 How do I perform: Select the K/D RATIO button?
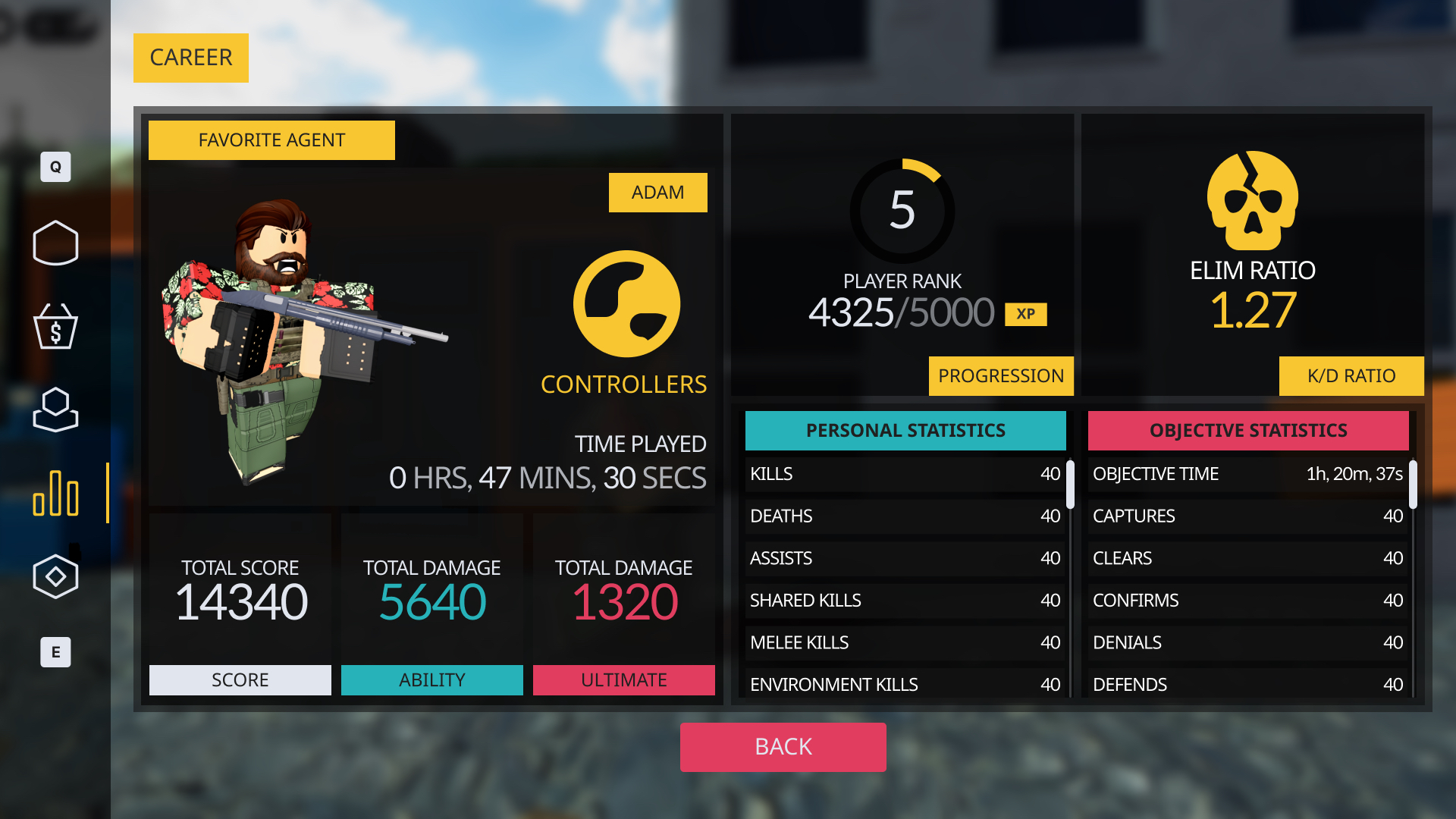[x=1351, y=376]
